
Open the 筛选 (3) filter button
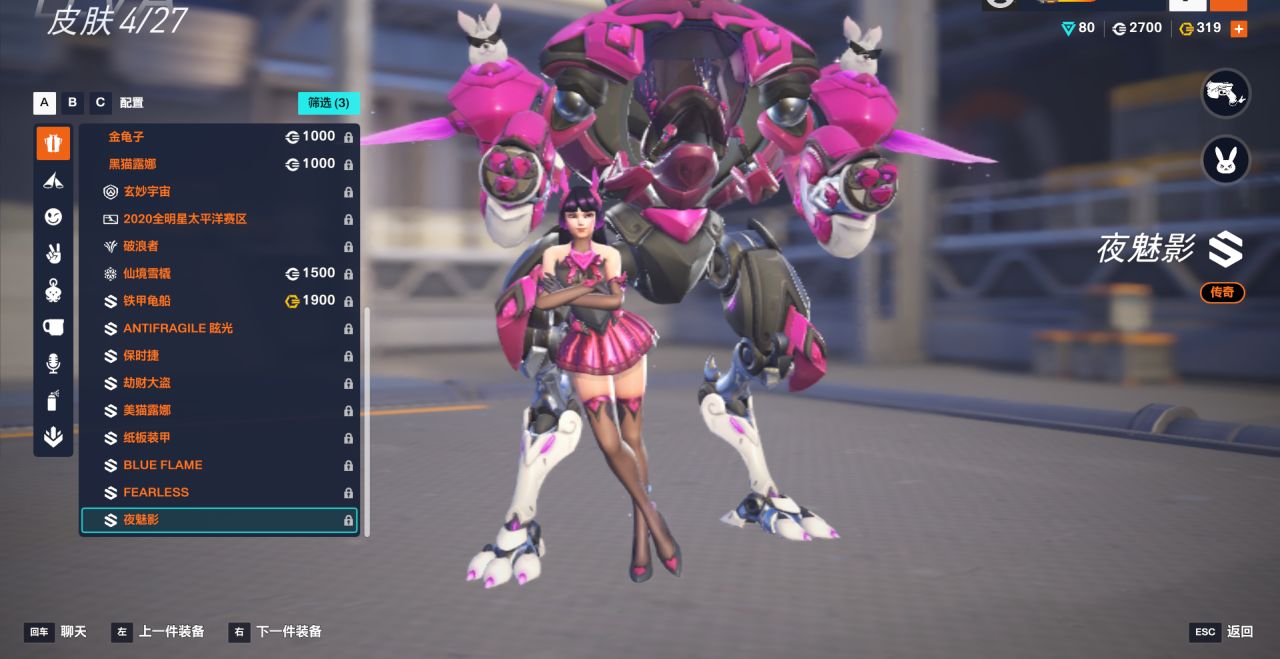point(328,103)
